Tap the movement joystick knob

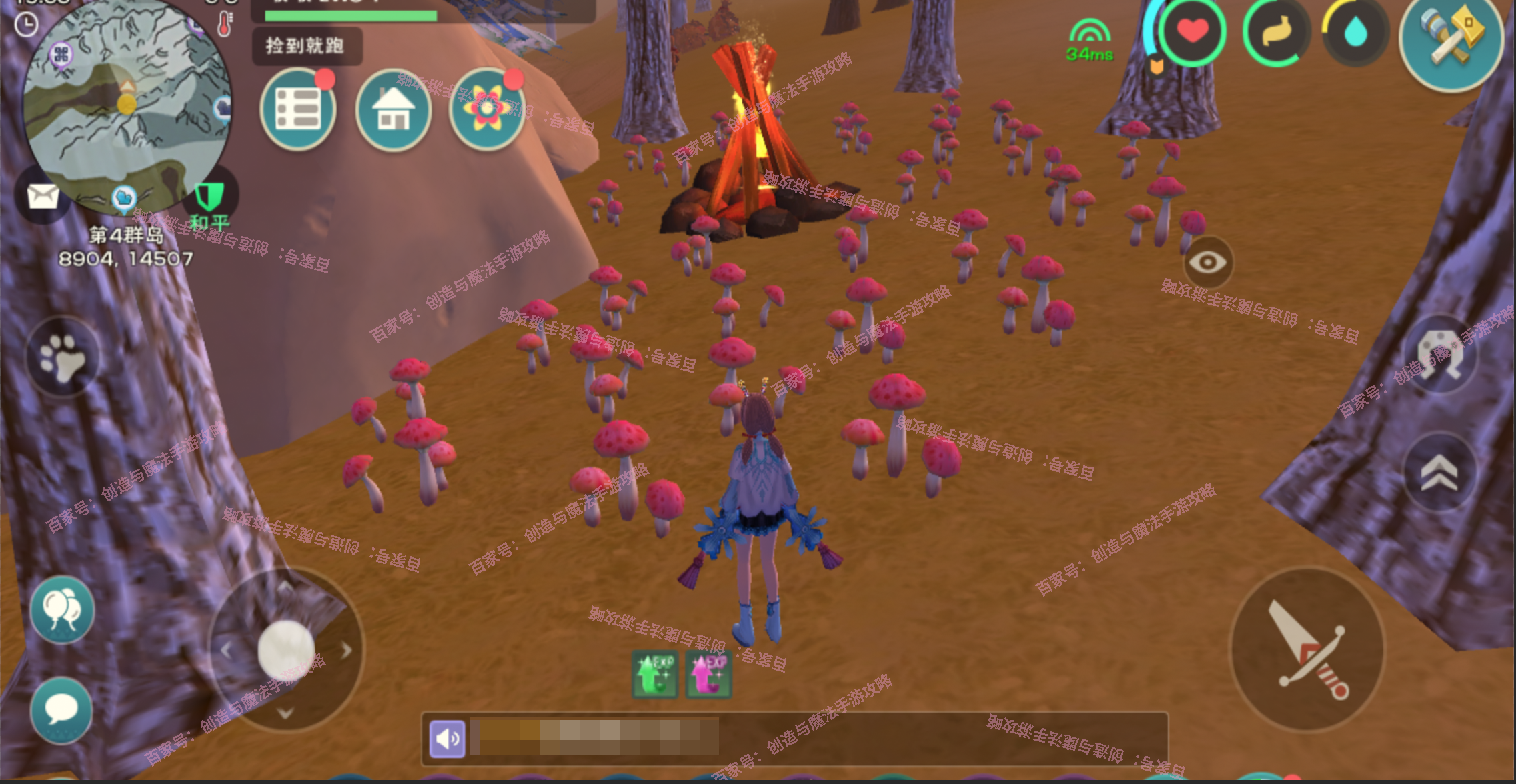[x=286, y=651]
